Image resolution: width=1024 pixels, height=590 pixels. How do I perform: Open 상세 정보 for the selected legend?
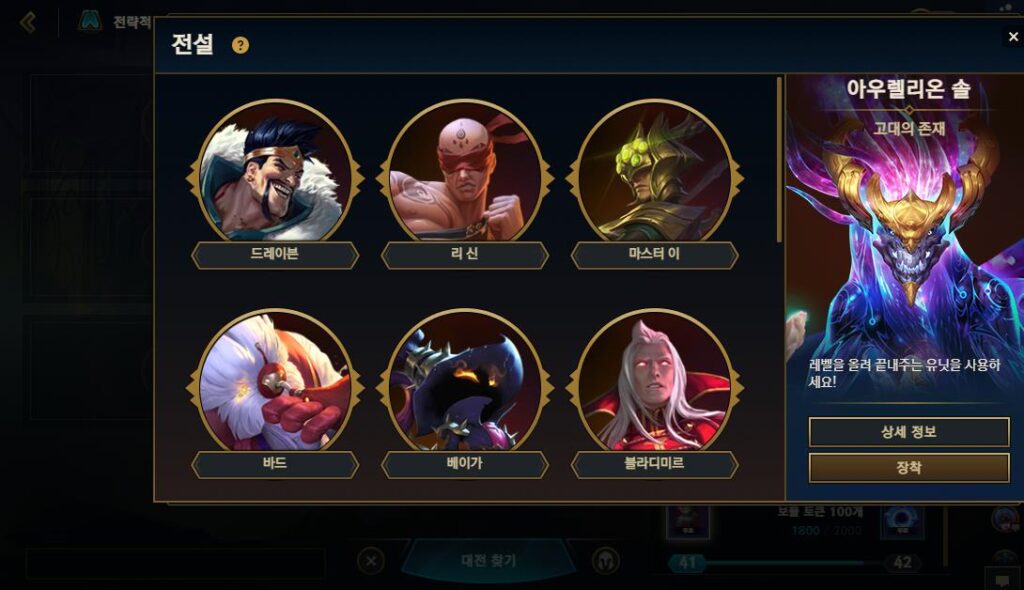pos(908,432)
